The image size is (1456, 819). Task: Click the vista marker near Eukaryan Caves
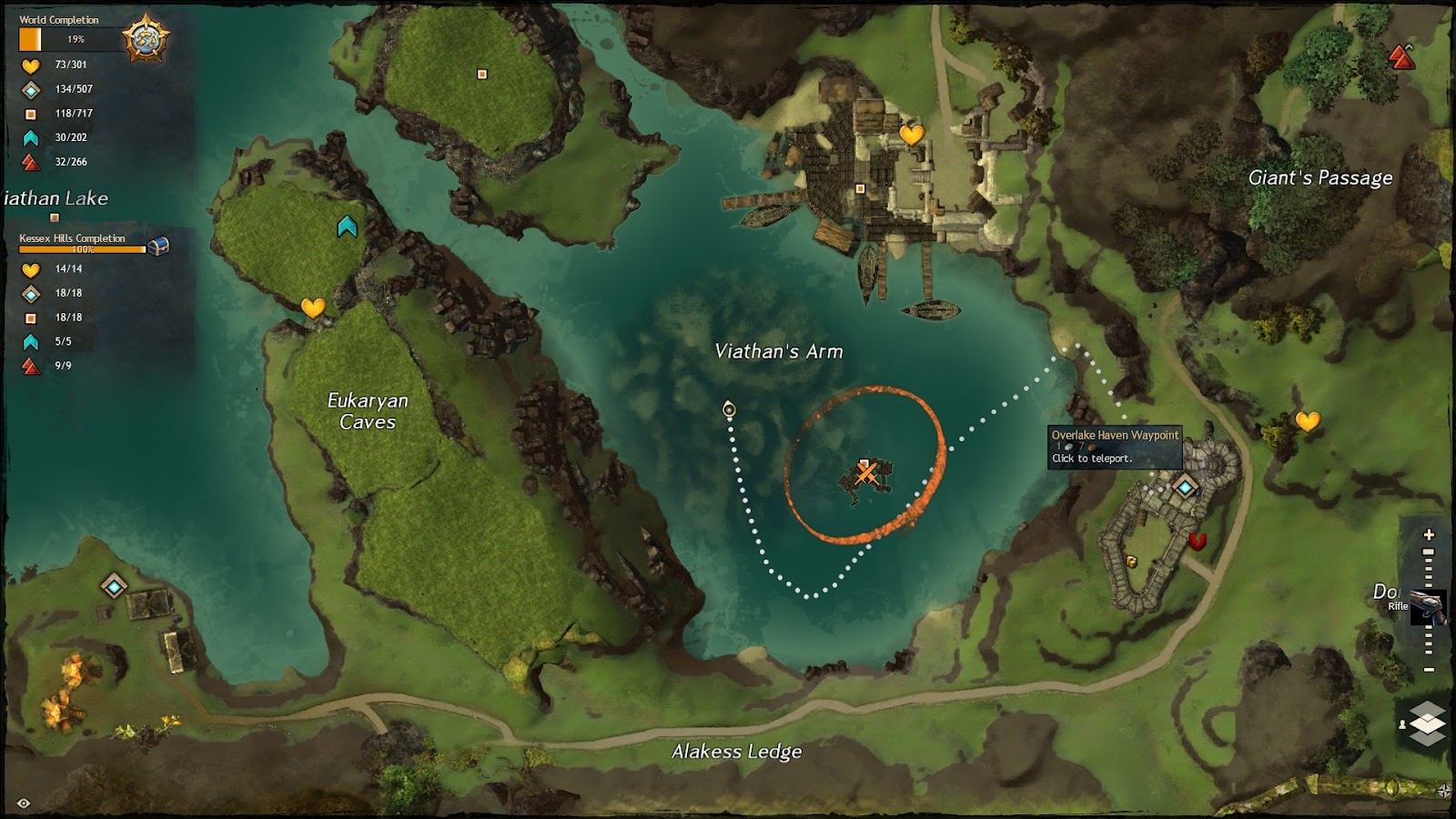coord(347,227)
